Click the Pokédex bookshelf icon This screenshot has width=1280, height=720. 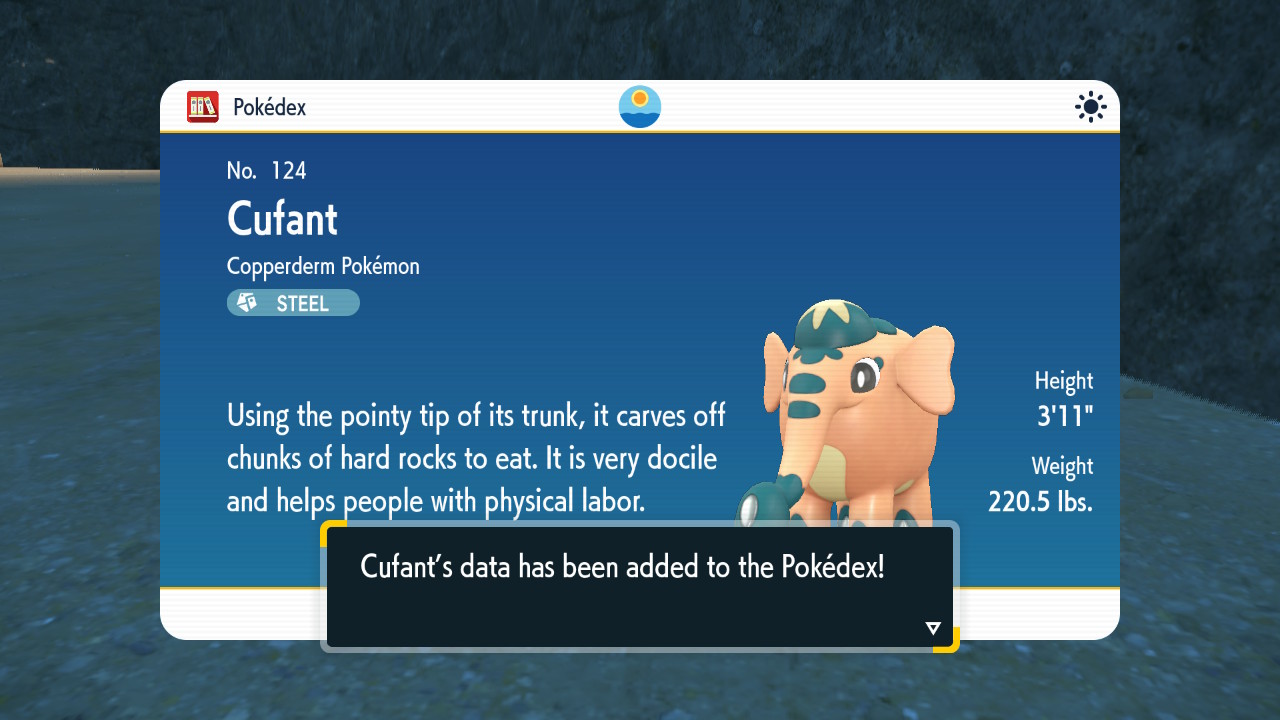[203, 107]
